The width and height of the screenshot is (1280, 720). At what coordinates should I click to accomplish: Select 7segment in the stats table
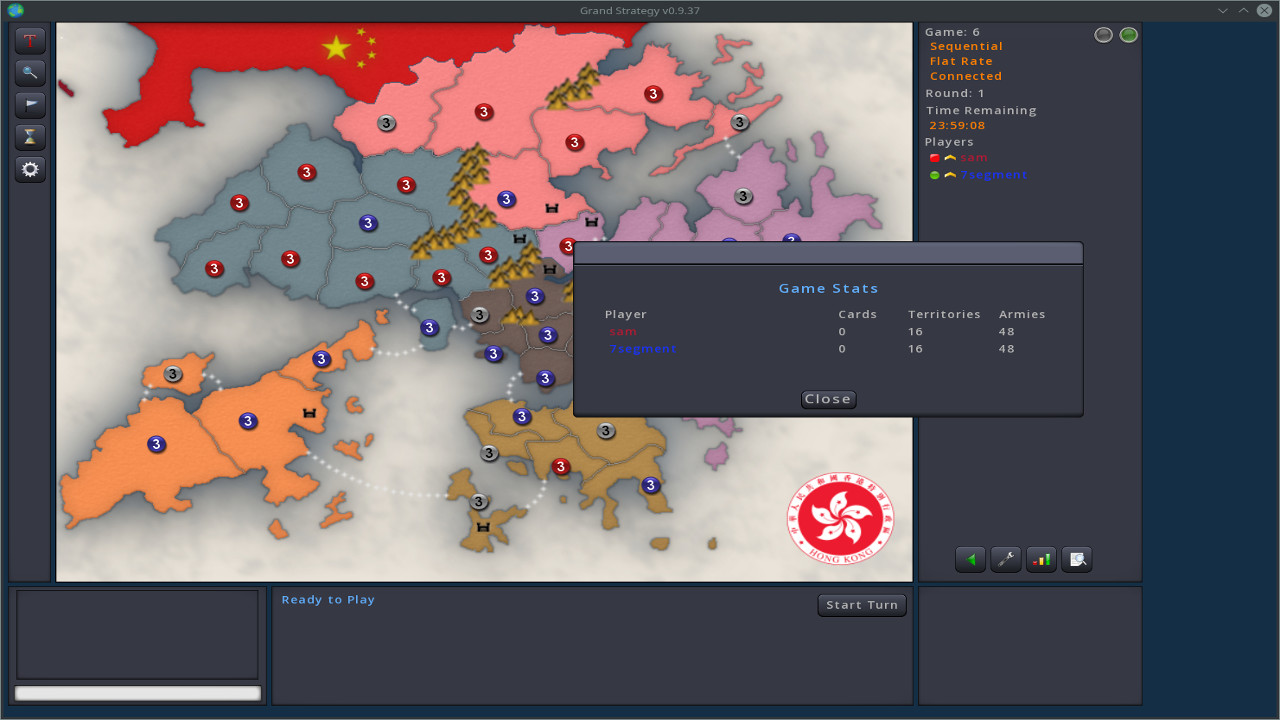tap(643, 348)
